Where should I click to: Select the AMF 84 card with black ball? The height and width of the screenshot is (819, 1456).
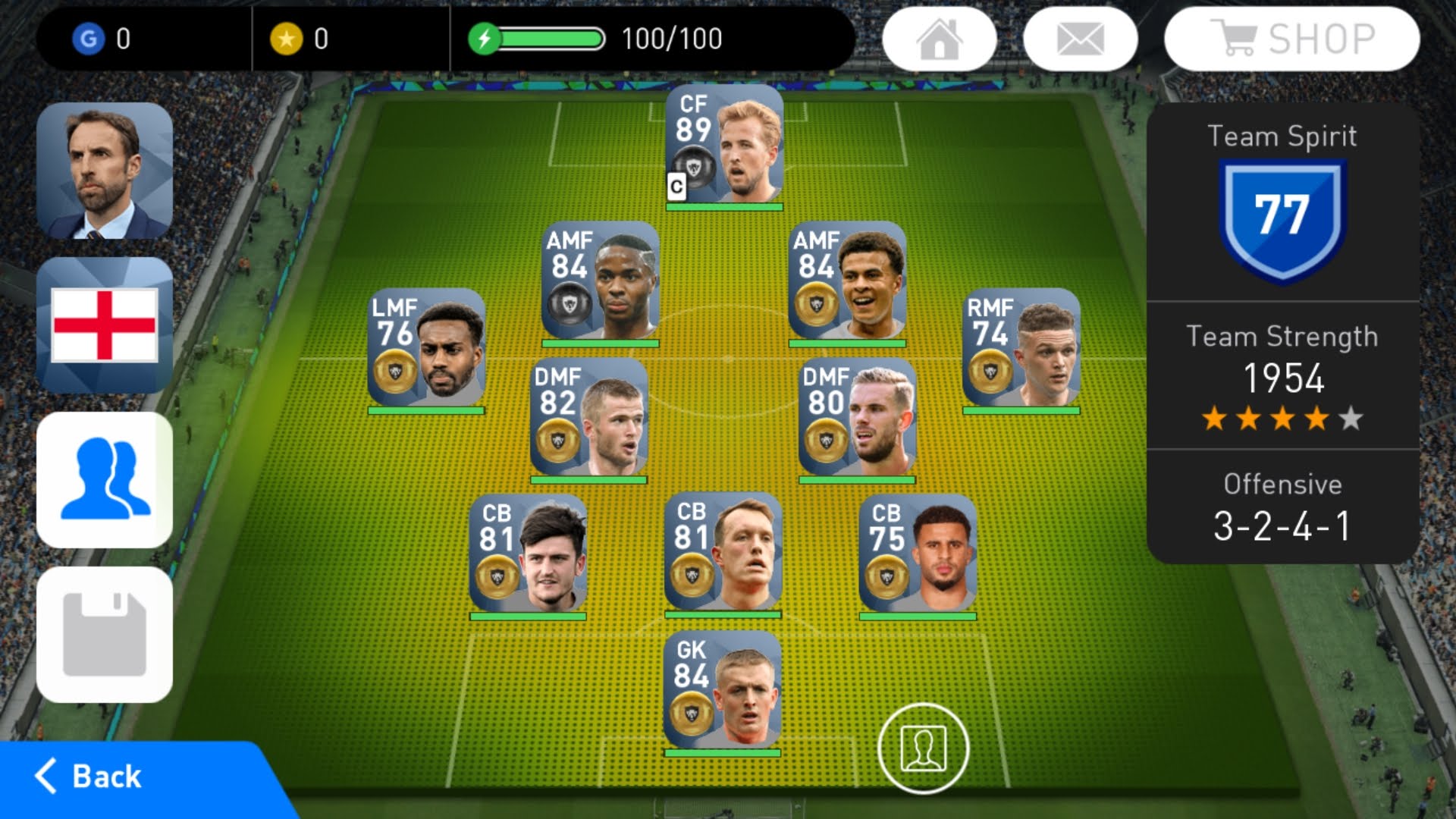[x=600, y=282]
